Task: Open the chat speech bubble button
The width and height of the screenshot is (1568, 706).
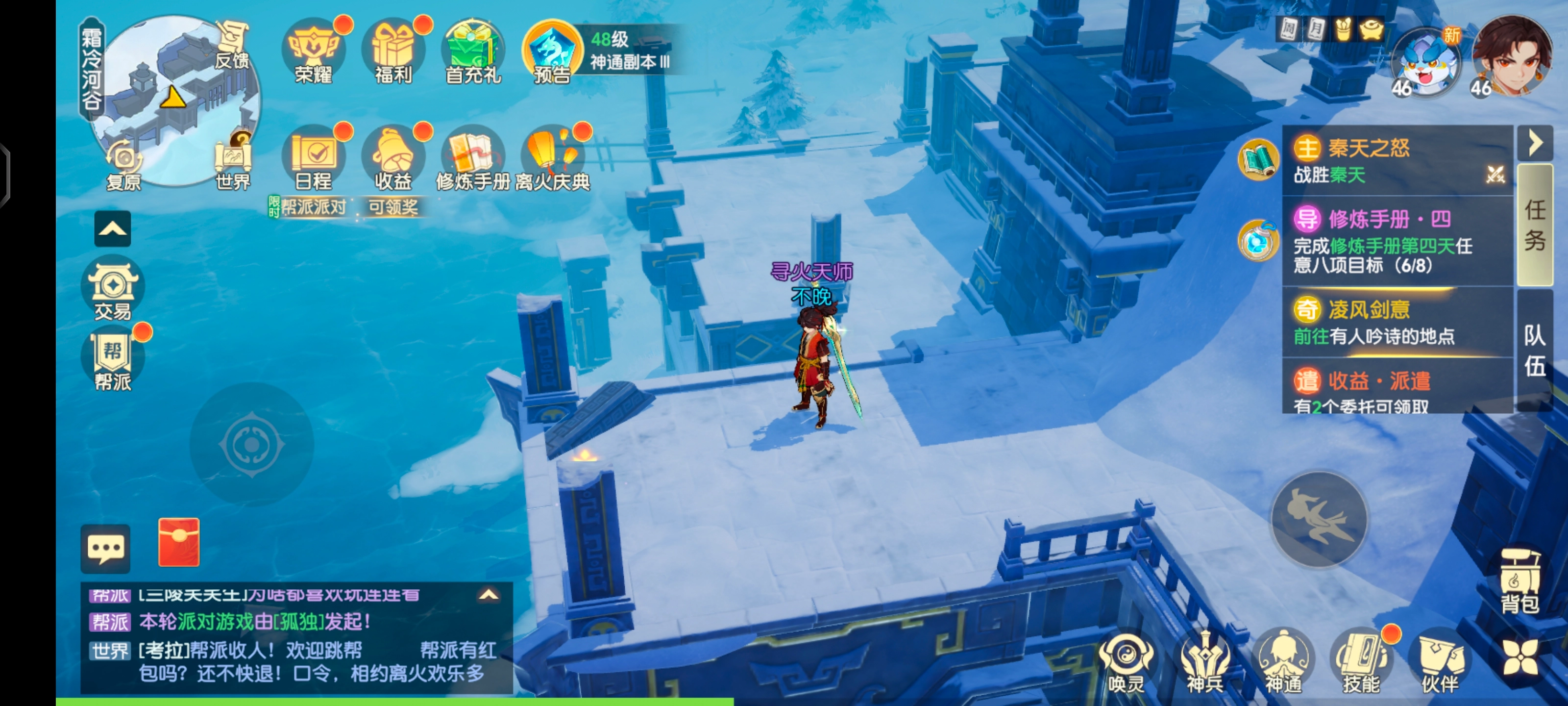Action: click(106, 548)
